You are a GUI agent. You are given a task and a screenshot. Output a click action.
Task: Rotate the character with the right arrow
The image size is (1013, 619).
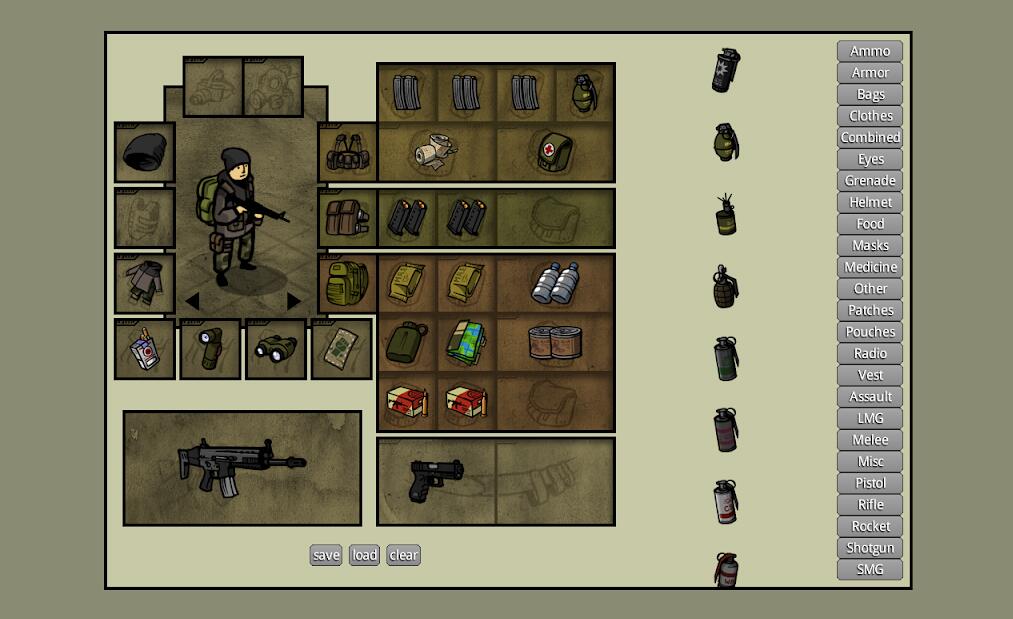click(x=294, y=301)
